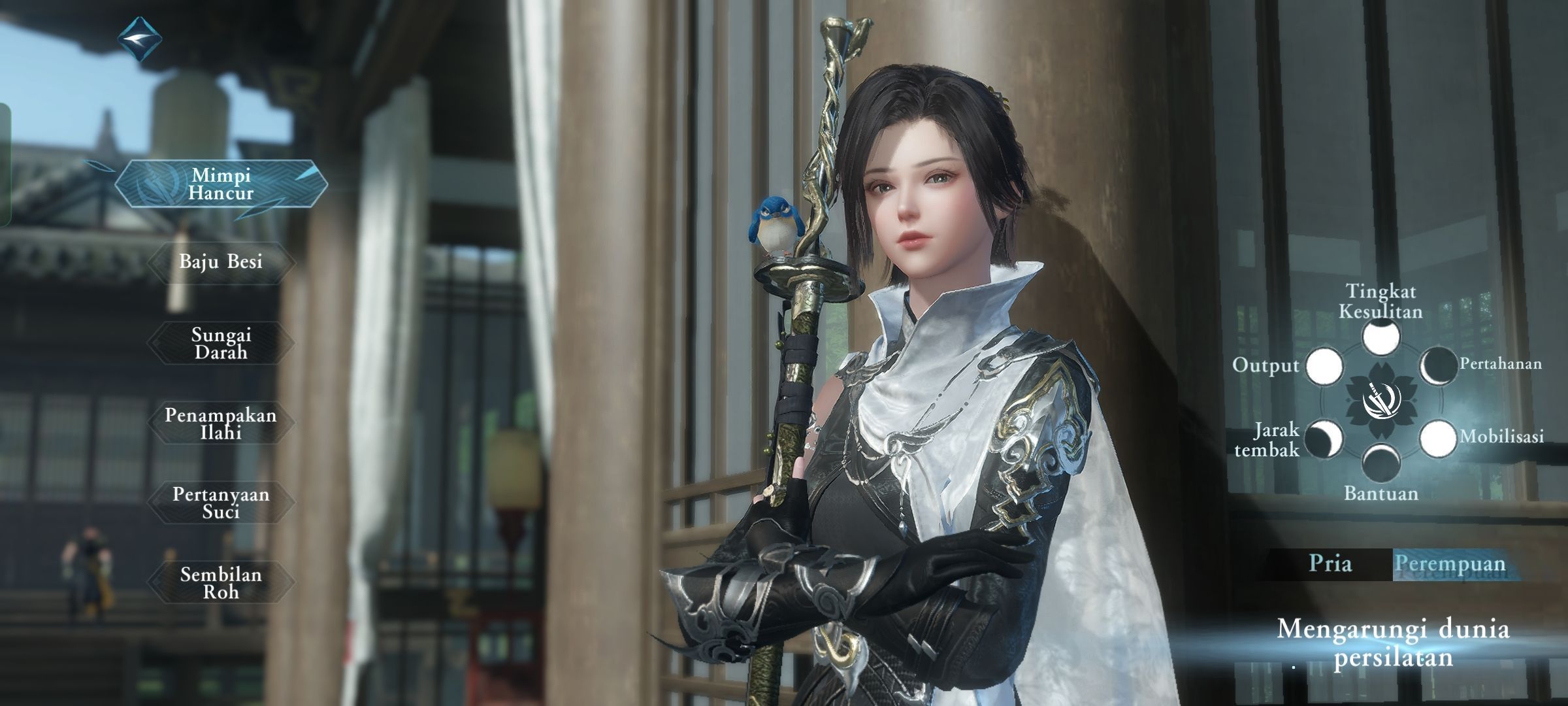Screen dimensions: 1568x706
Task: Switch gender to Perempuan
Action: tap(1450, 563)
